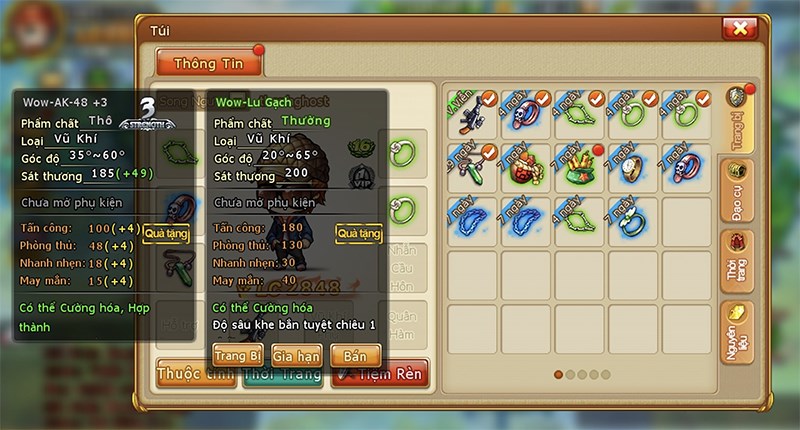Open the Thời trang side tab
This screenshot has width=800, height=430.
[x=740, y=259]
